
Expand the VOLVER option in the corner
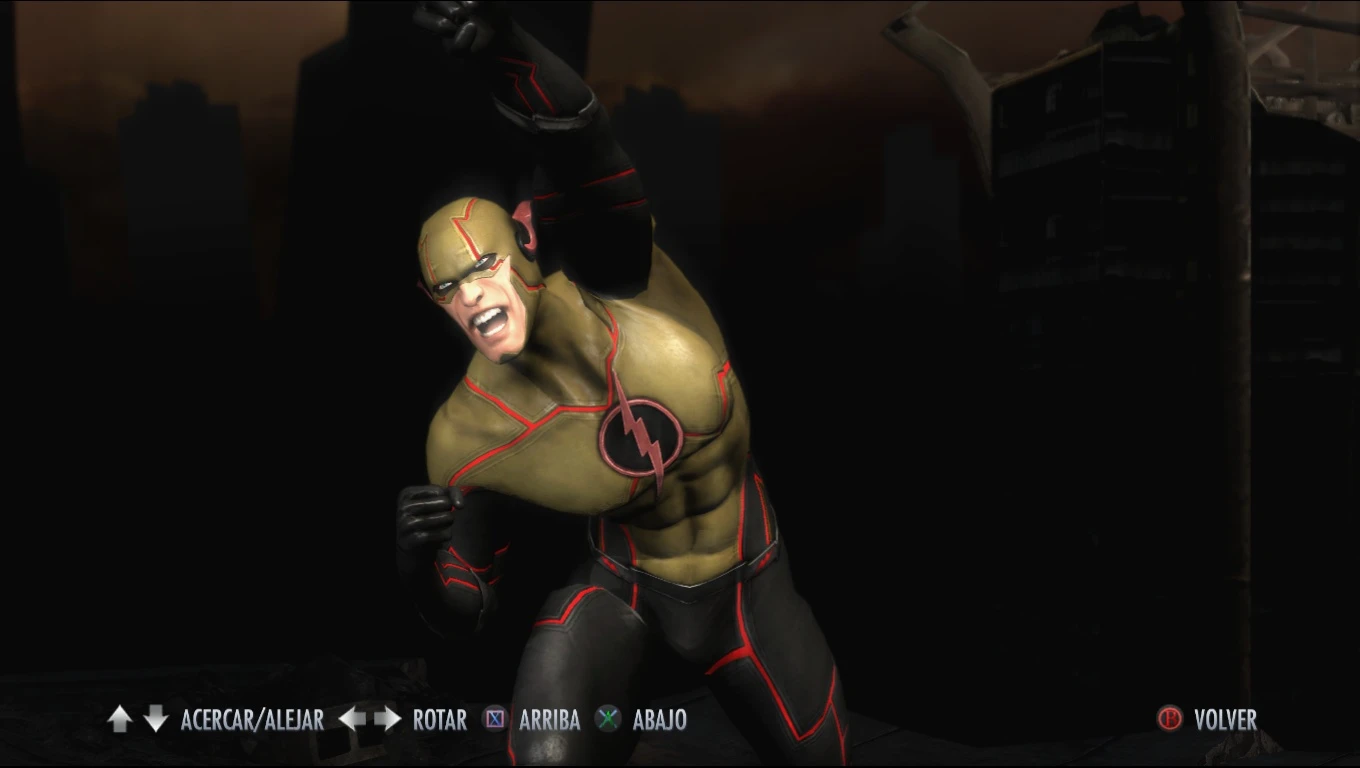tap(1224, 719)
